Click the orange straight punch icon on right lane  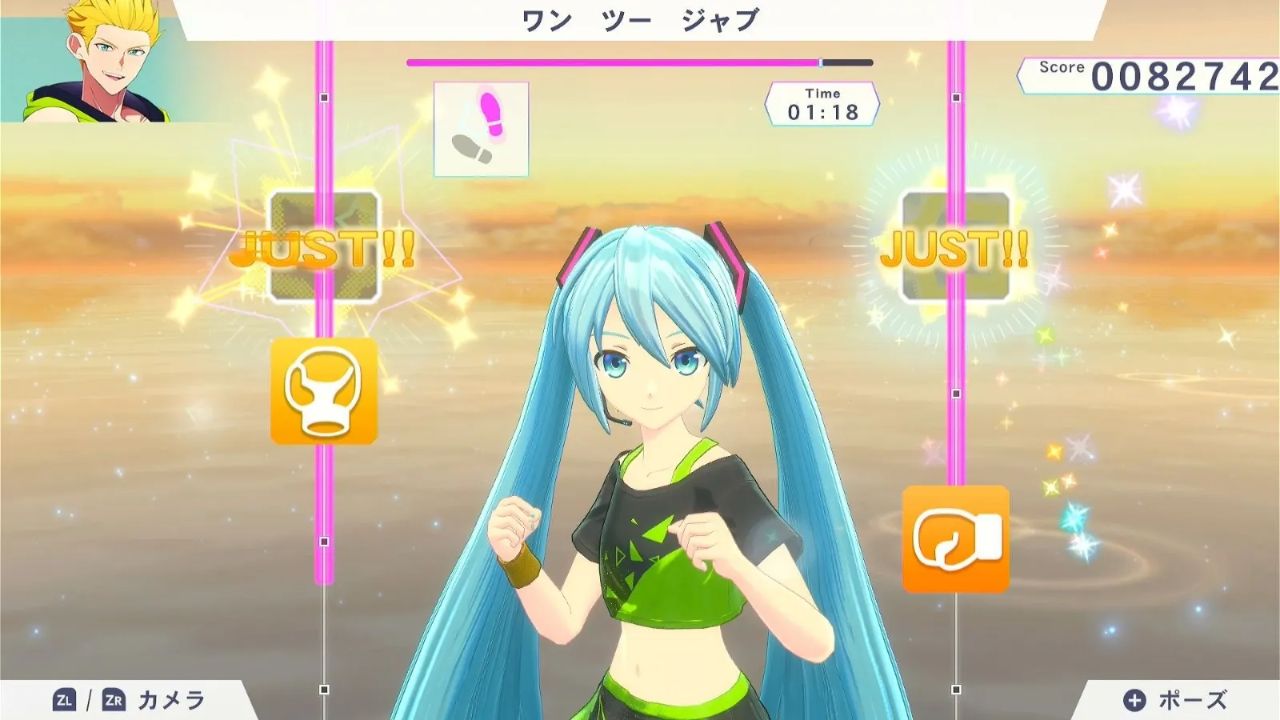(x=957, y=539)
